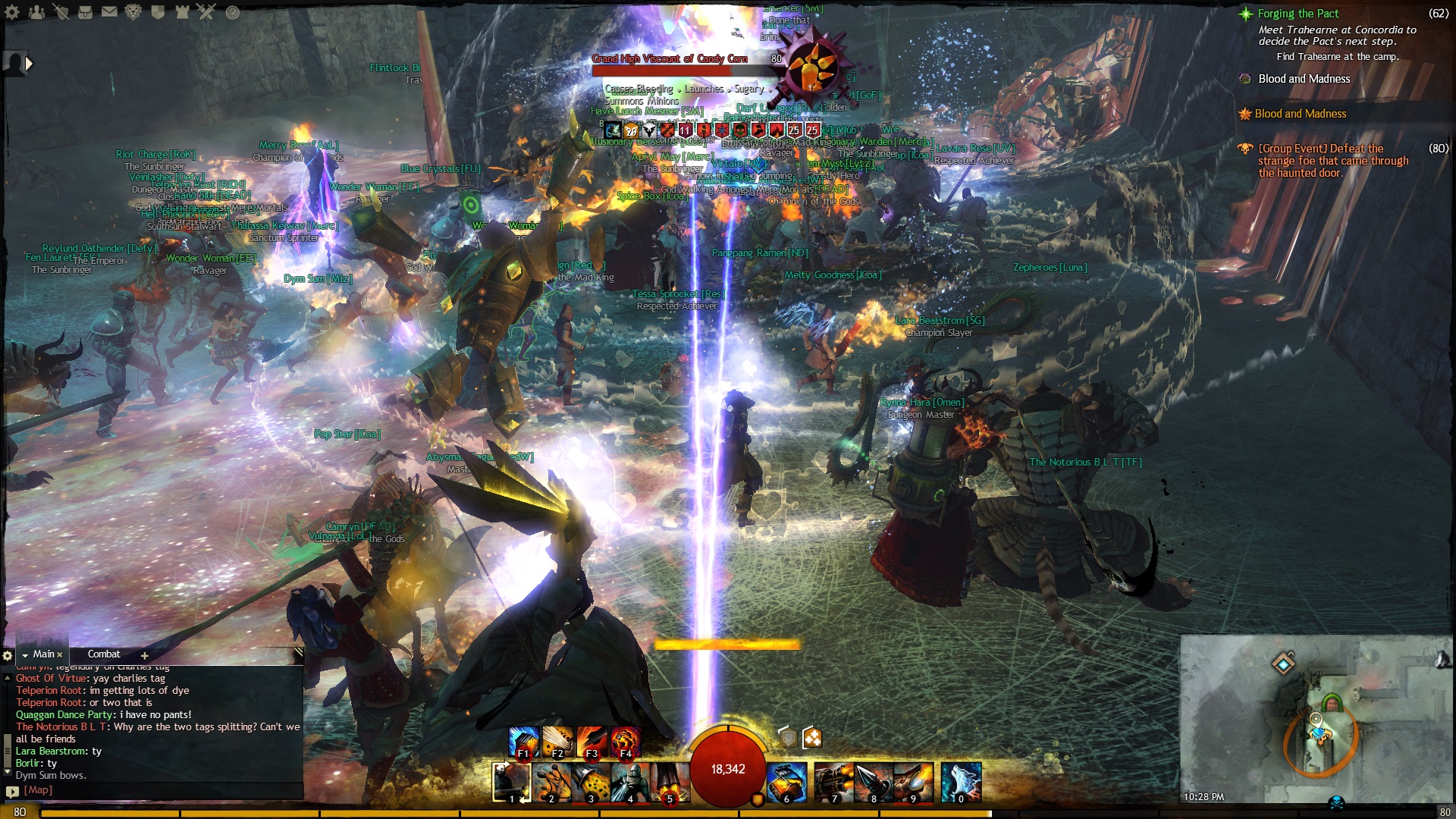Use the knight in armor weapon skill
Viewport: 1456px width, 819px height.
click(629, 783)
